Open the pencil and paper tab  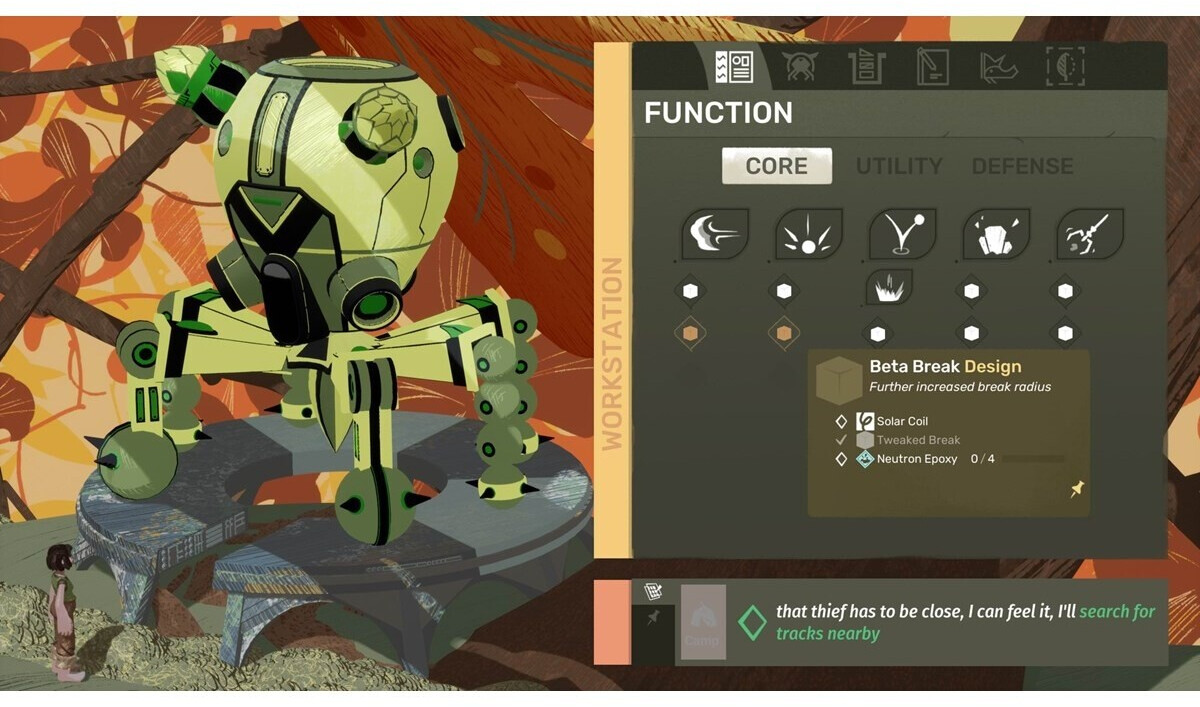[932, 67]
